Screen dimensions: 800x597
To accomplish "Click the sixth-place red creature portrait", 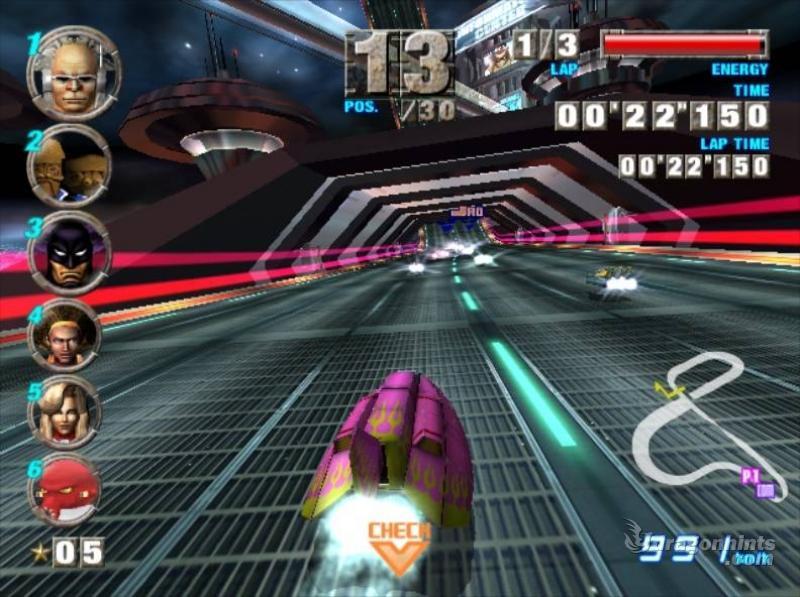I will [x=64, y=488].
